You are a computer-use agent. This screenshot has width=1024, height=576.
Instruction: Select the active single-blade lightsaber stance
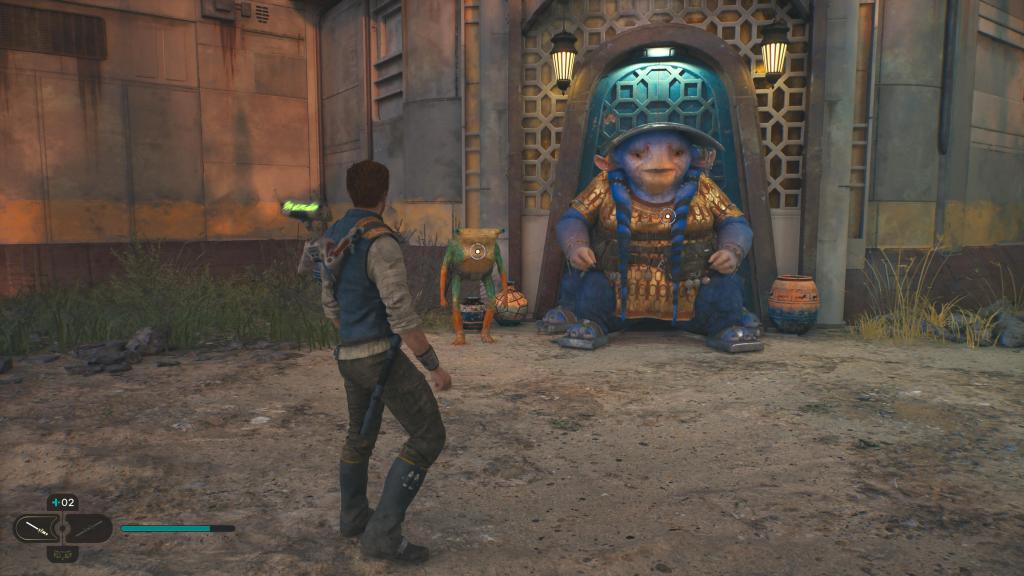[38, 527]
